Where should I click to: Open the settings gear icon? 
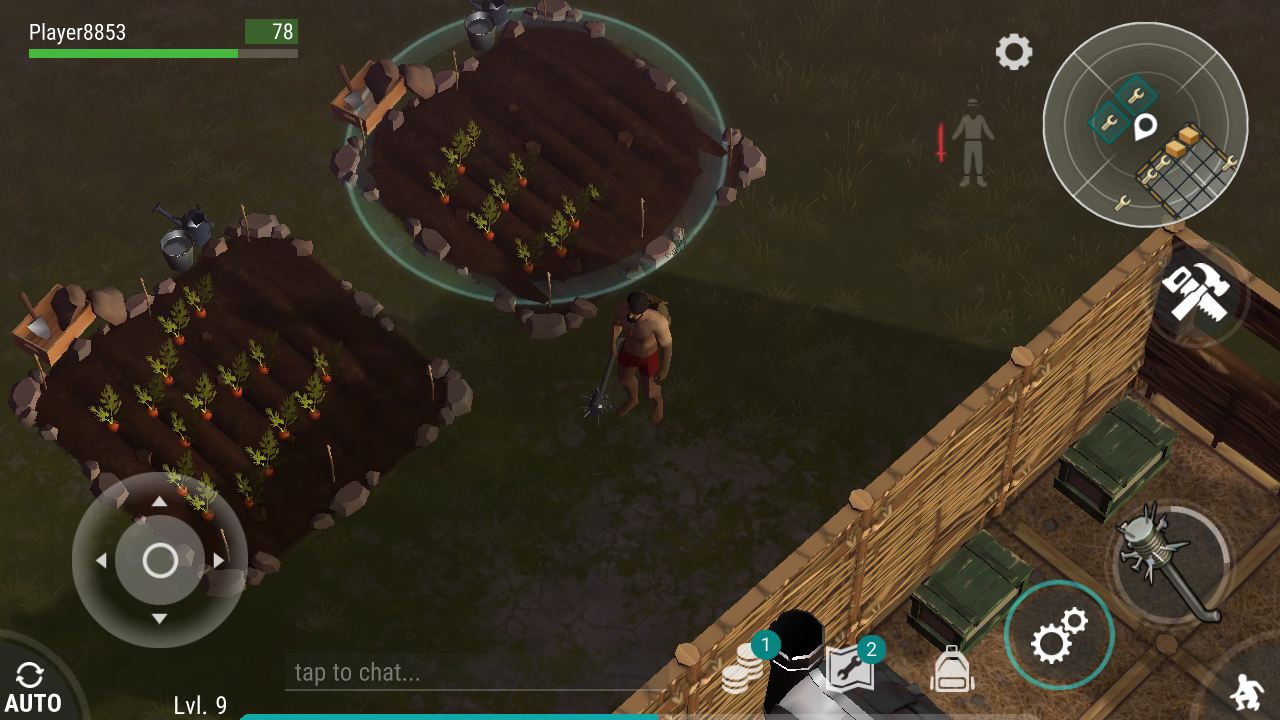pos(1013,52)
